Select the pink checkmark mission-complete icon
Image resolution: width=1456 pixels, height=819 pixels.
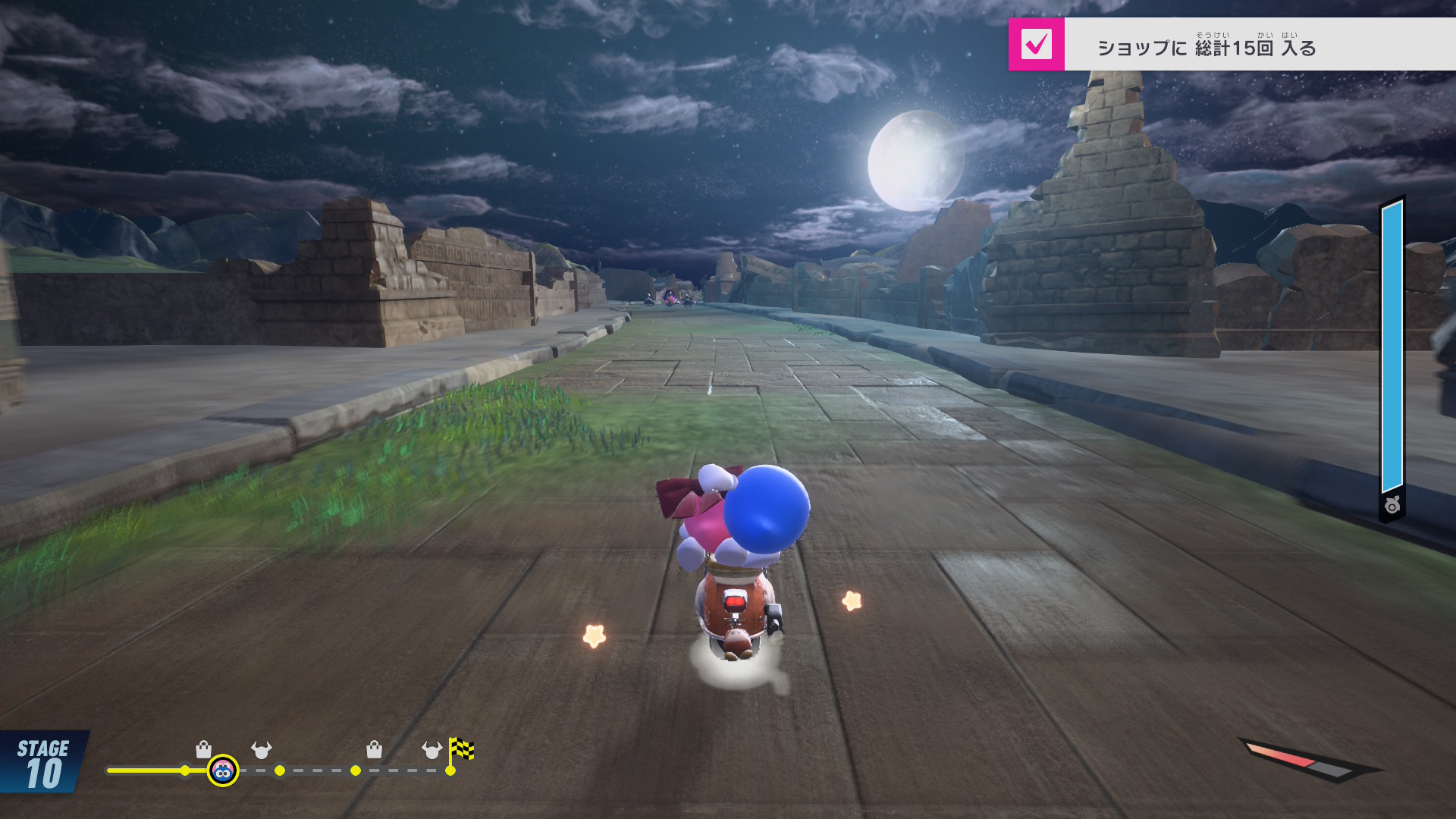pos(1036,45)
